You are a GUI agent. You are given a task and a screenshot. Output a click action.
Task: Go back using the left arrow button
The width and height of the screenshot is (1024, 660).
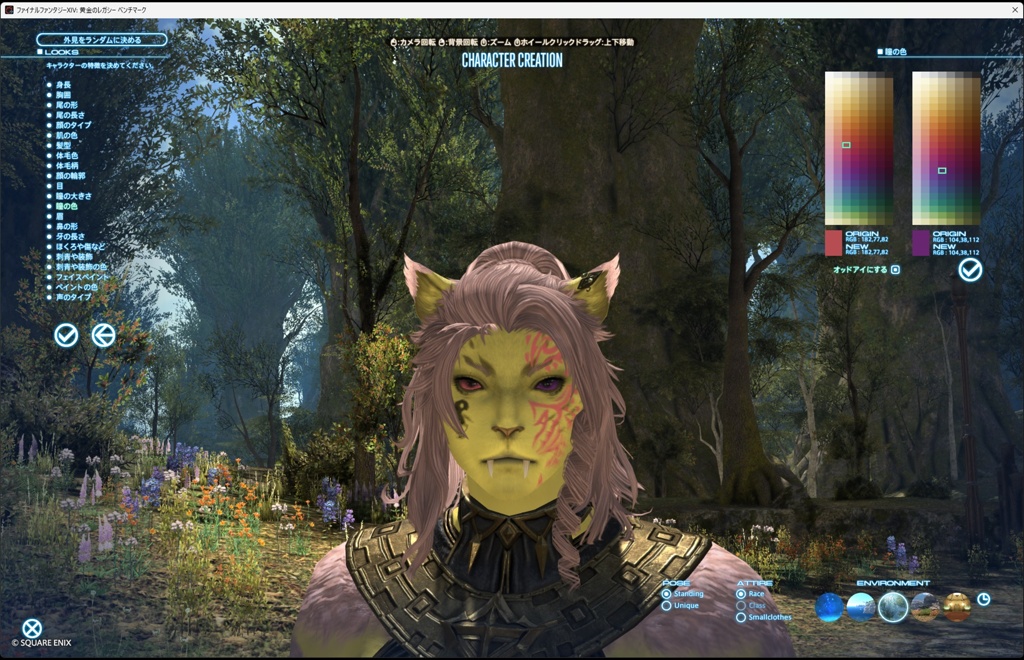[103, 336]
